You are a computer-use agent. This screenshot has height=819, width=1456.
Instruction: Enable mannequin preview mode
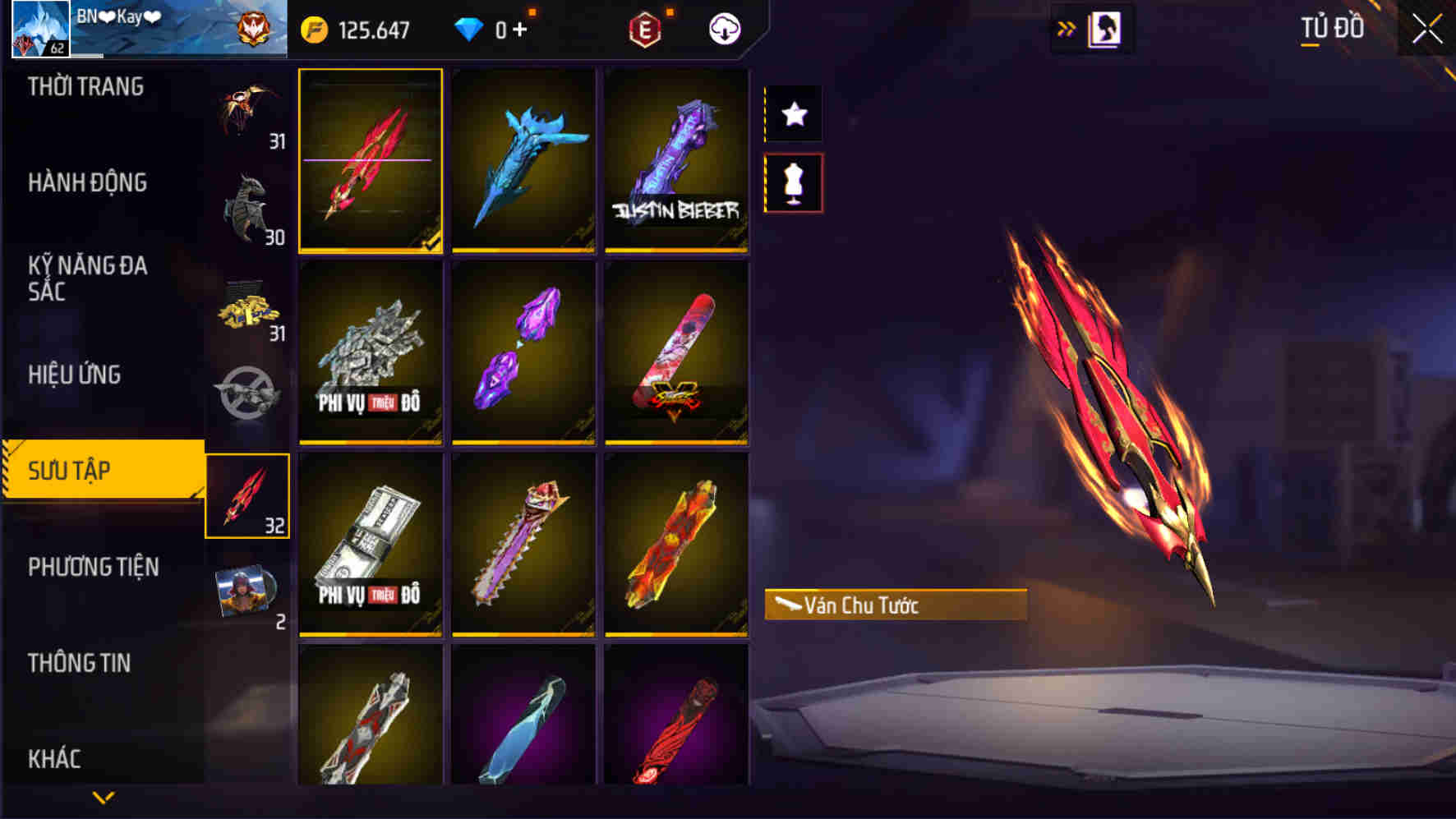click(x=793, y=182)
